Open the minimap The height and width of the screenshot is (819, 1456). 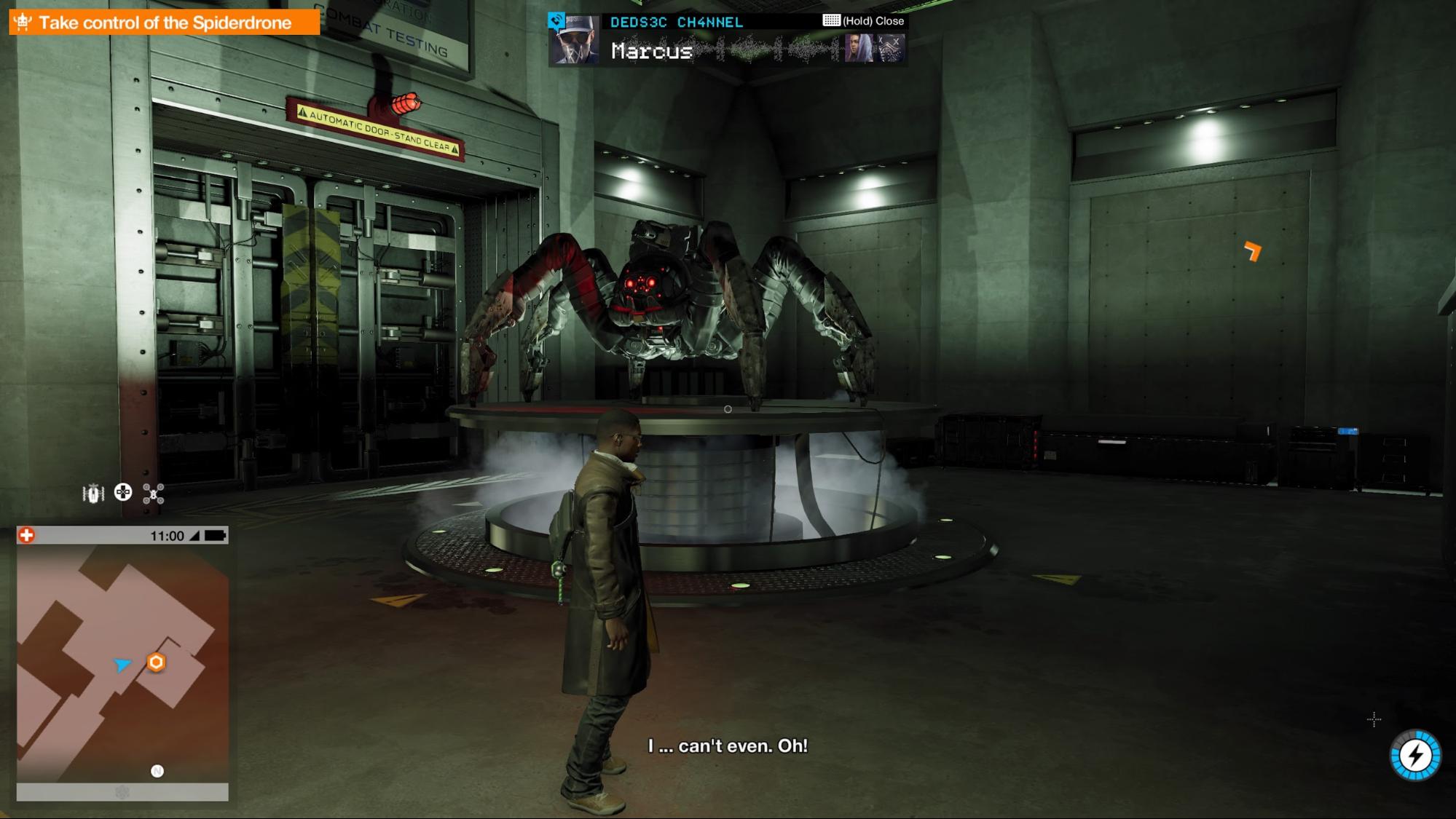[x=122, y=662]
